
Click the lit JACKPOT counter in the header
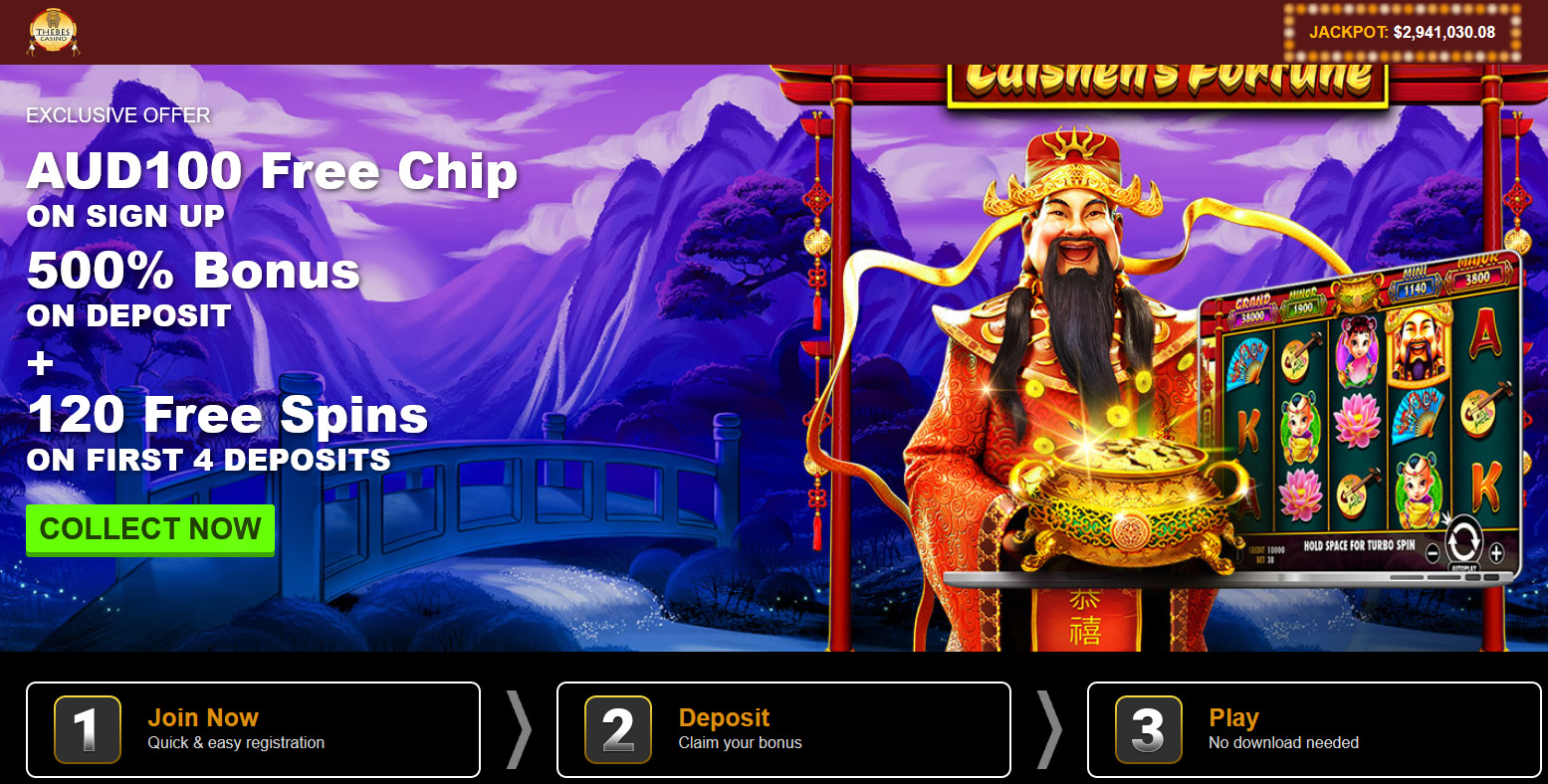[x=1404, y=31]
